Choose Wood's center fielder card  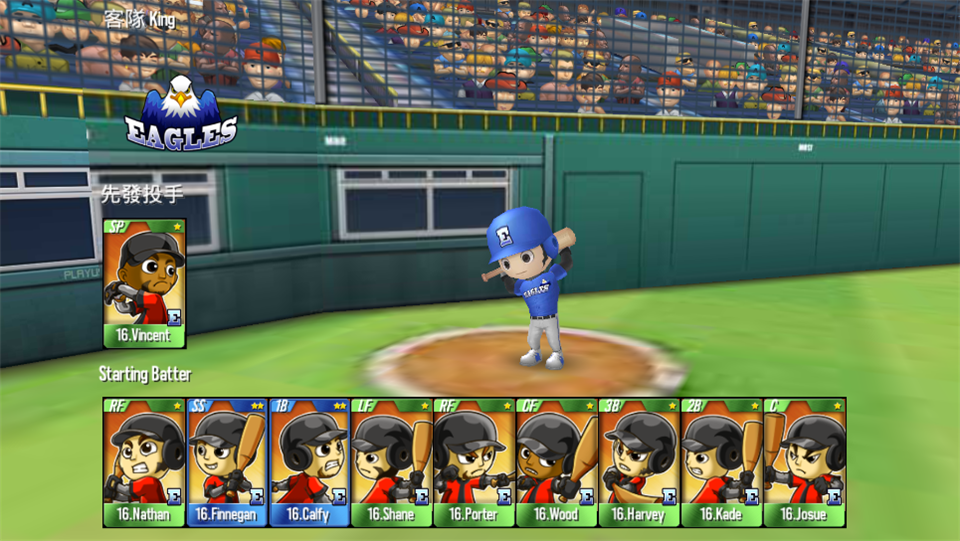click(556, 462)
